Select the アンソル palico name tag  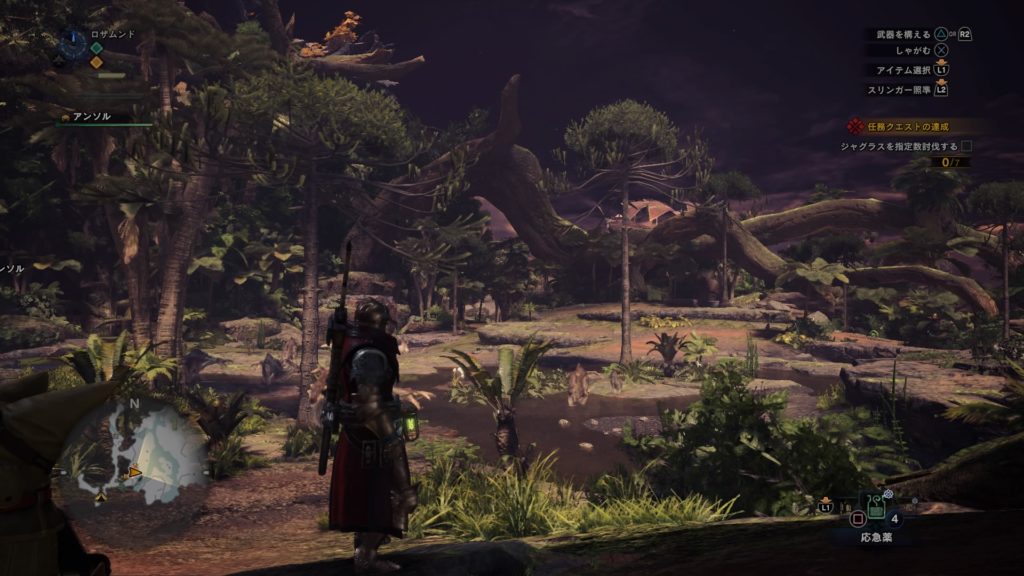pos(90,117)
